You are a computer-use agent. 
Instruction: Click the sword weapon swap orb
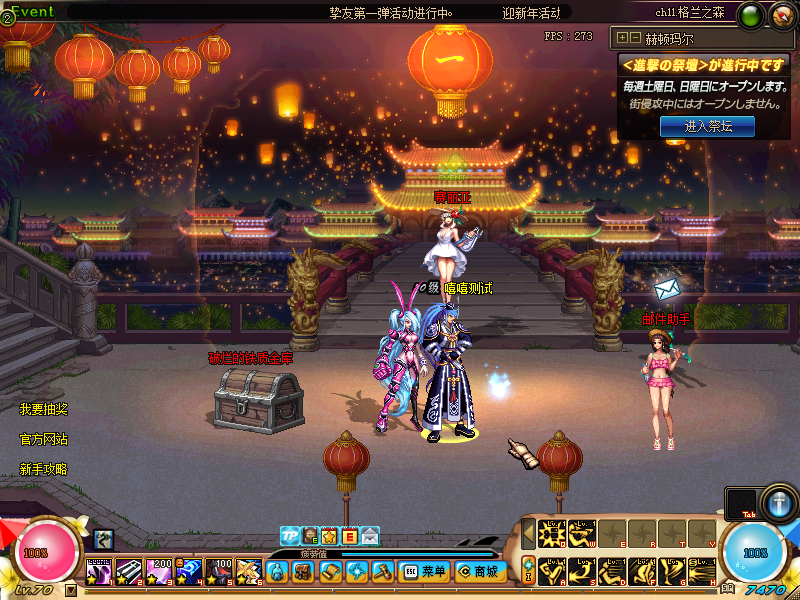coord(779,501)
